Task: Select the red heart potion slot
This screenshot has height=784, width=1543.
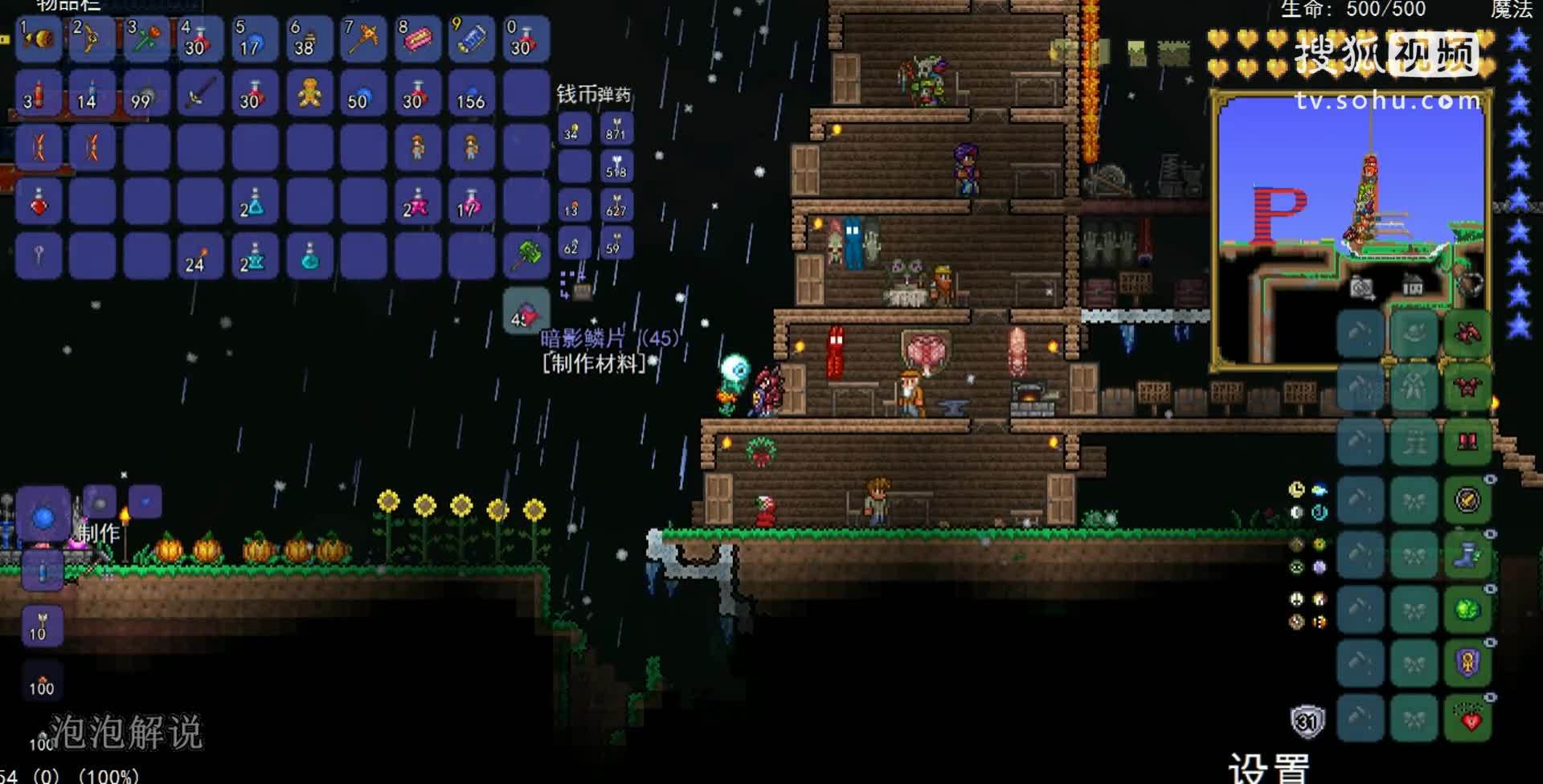Action: [39, 202]
